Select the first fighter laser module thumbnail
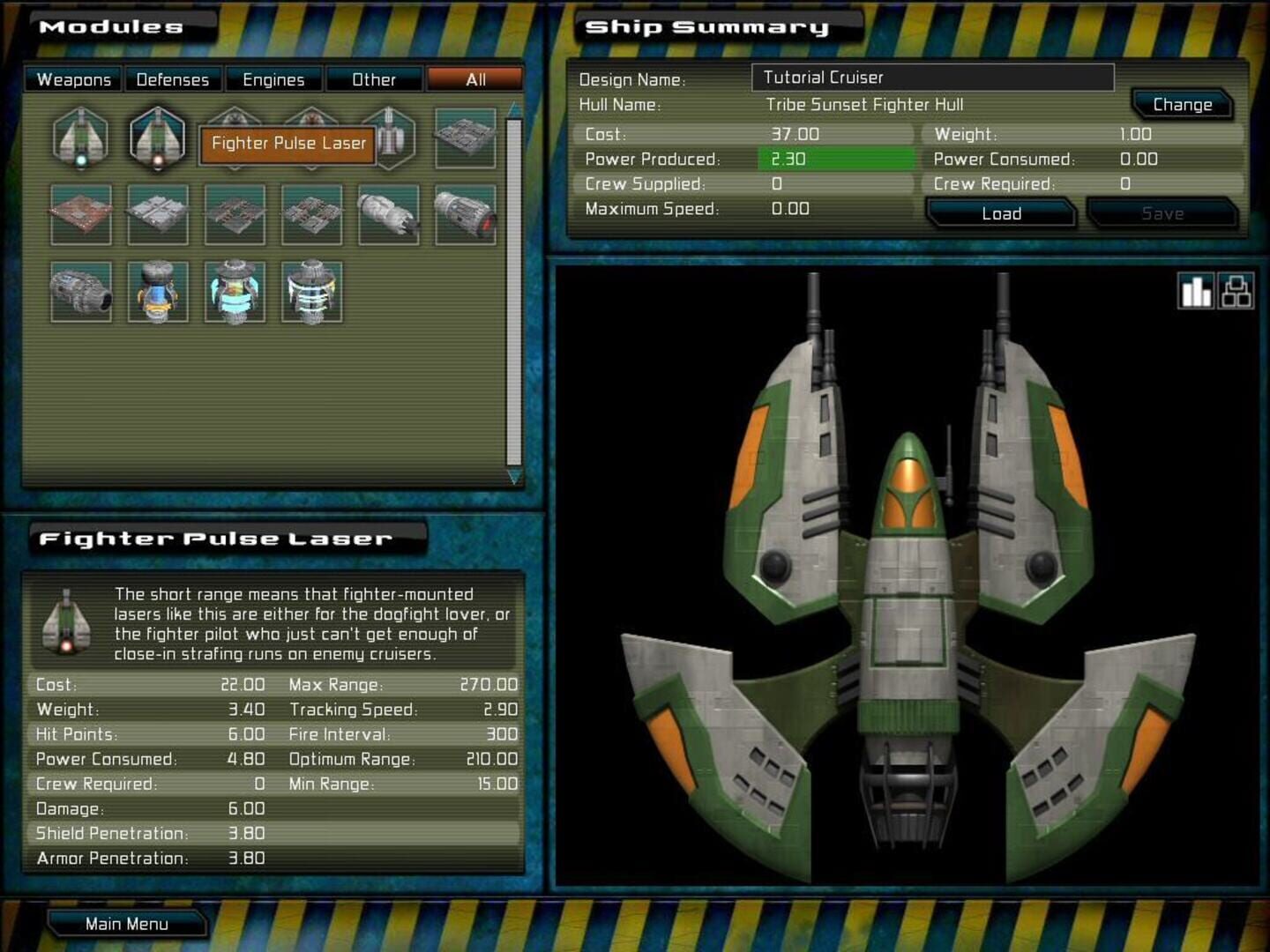The image size is (1270, 952). pos(81,139)
